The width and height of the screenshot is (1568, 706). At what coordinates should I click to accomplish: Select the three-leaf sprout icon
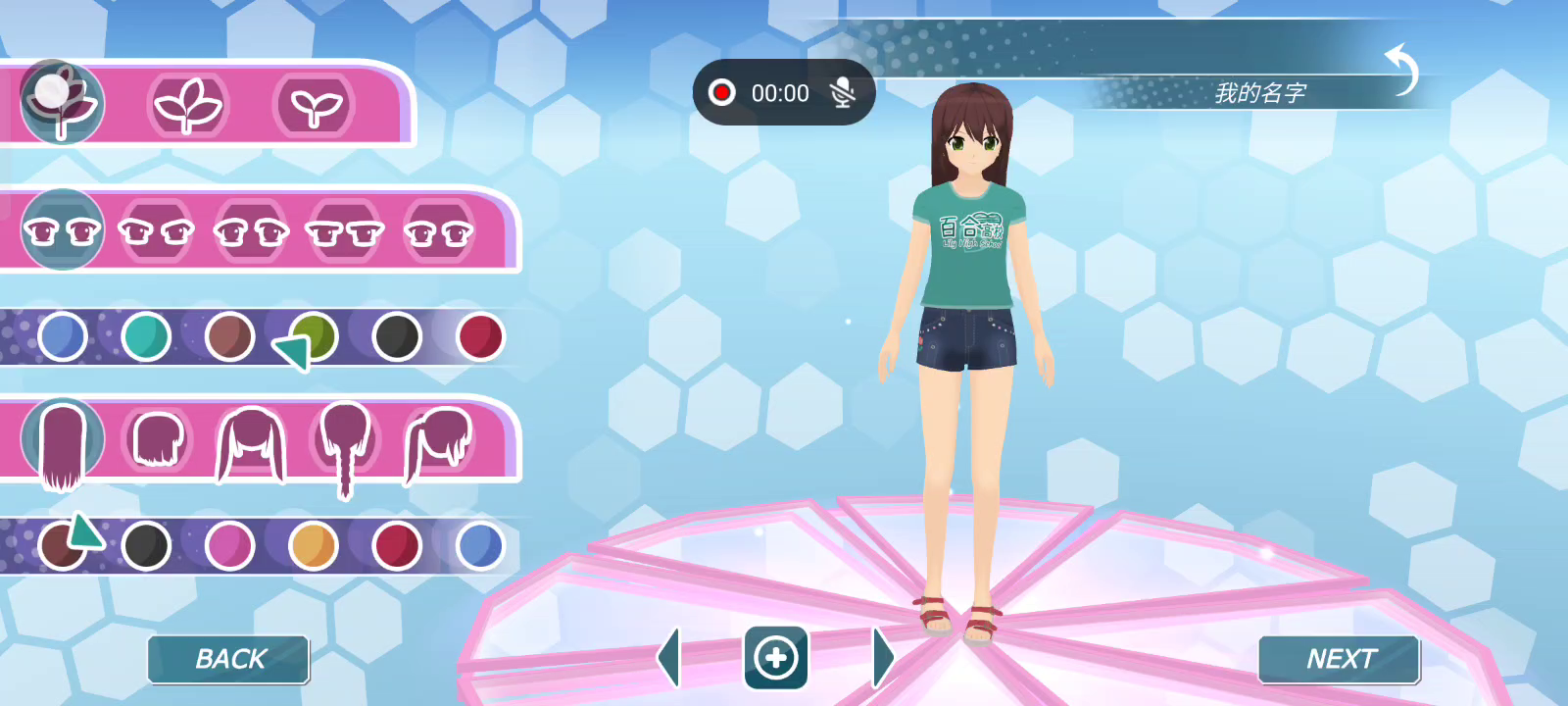click(188, 105)
